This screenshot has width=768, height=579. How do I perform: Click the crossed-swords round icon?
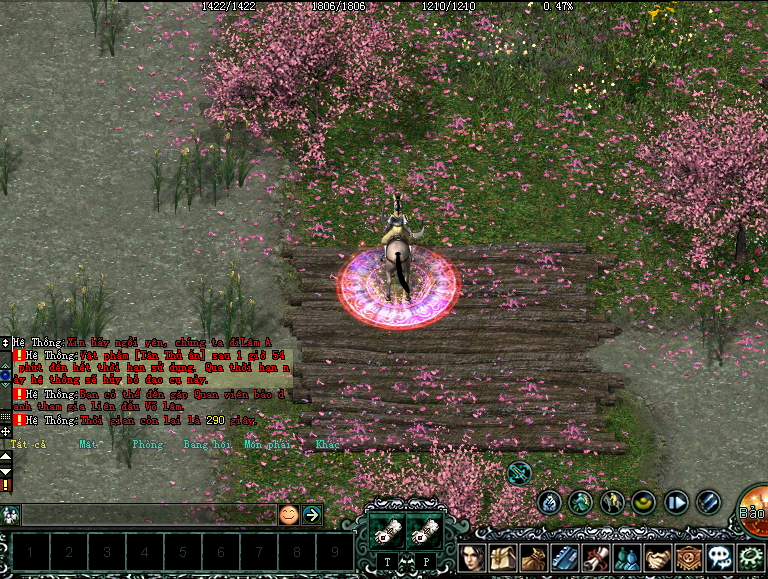(519, 471)
